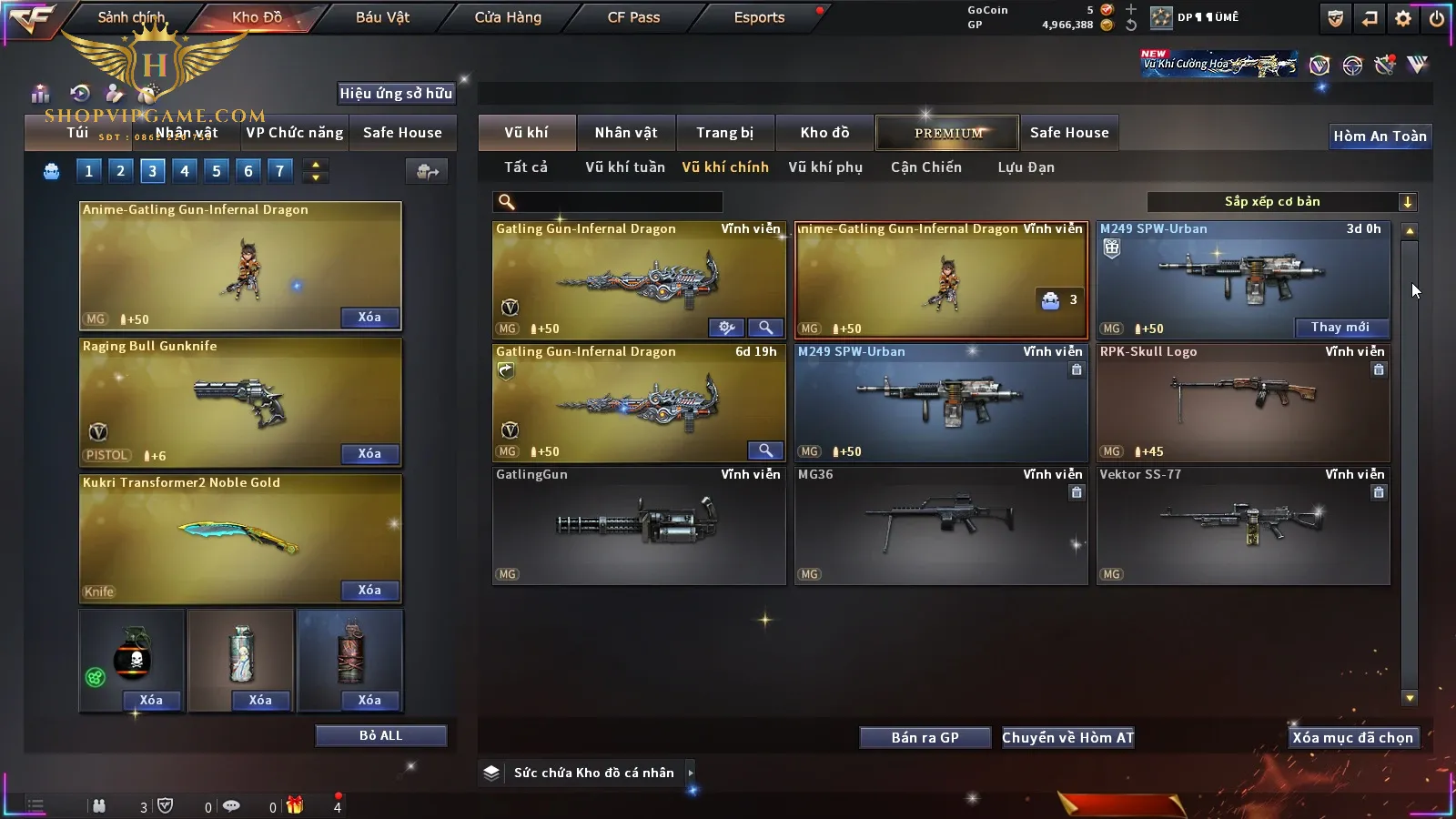The width and height of the screenshot is (1456, 819).
Task: Remove the Raging Bull Gunknife from bag
Action: pyautogui.click(x=369, y=454)
